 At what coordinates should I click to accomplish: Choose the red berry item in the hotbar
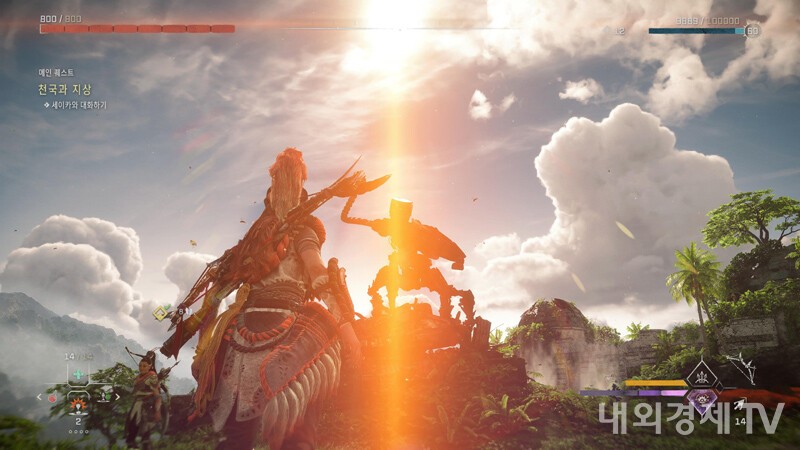click(53, 397)
